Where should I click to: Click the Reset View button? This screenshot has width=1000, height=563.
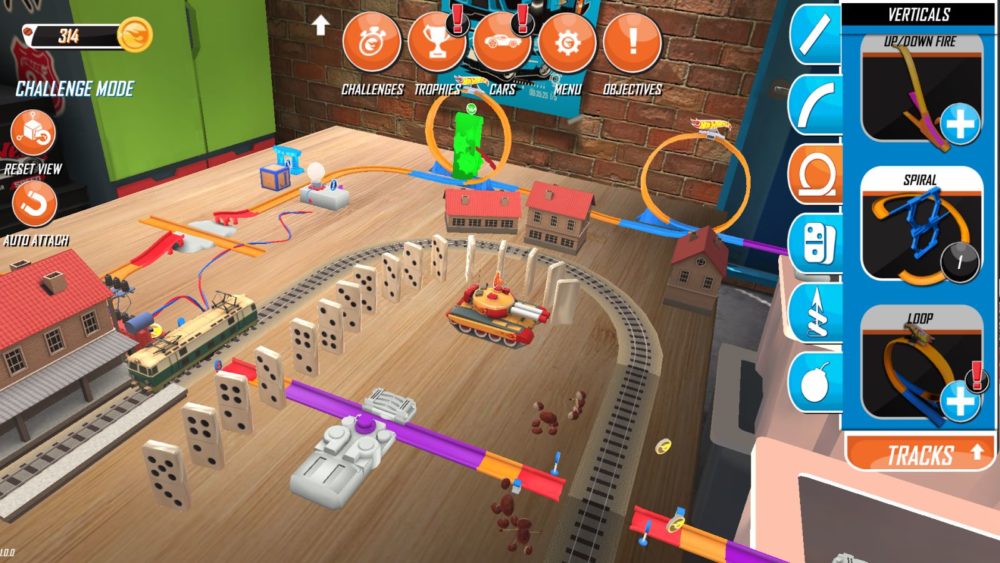(x=33, y=133)
